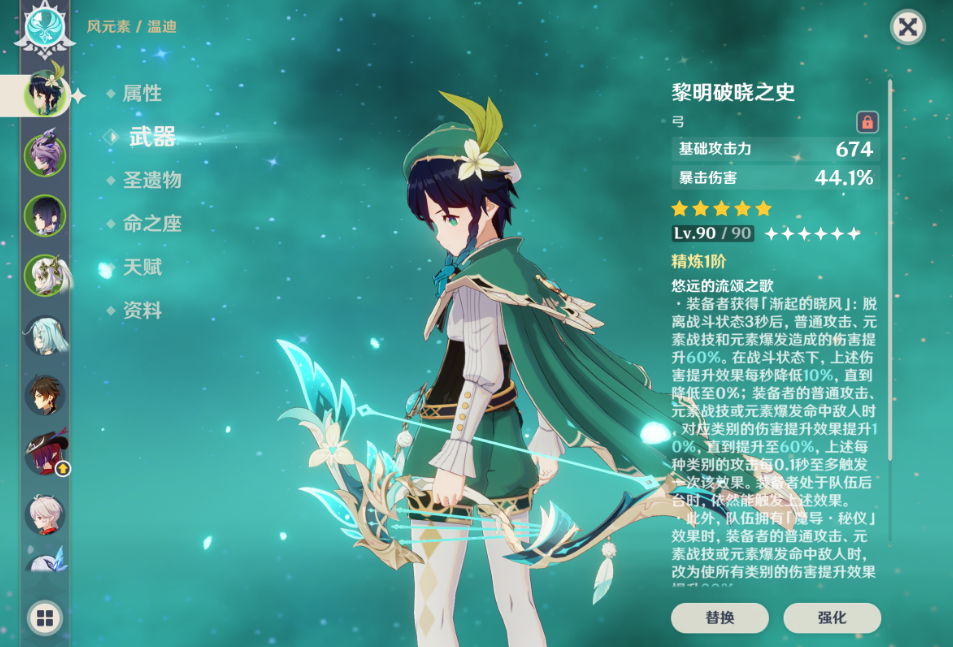Switch to the 圣遗物 artifacts section
953x647 pixels.
152,181
